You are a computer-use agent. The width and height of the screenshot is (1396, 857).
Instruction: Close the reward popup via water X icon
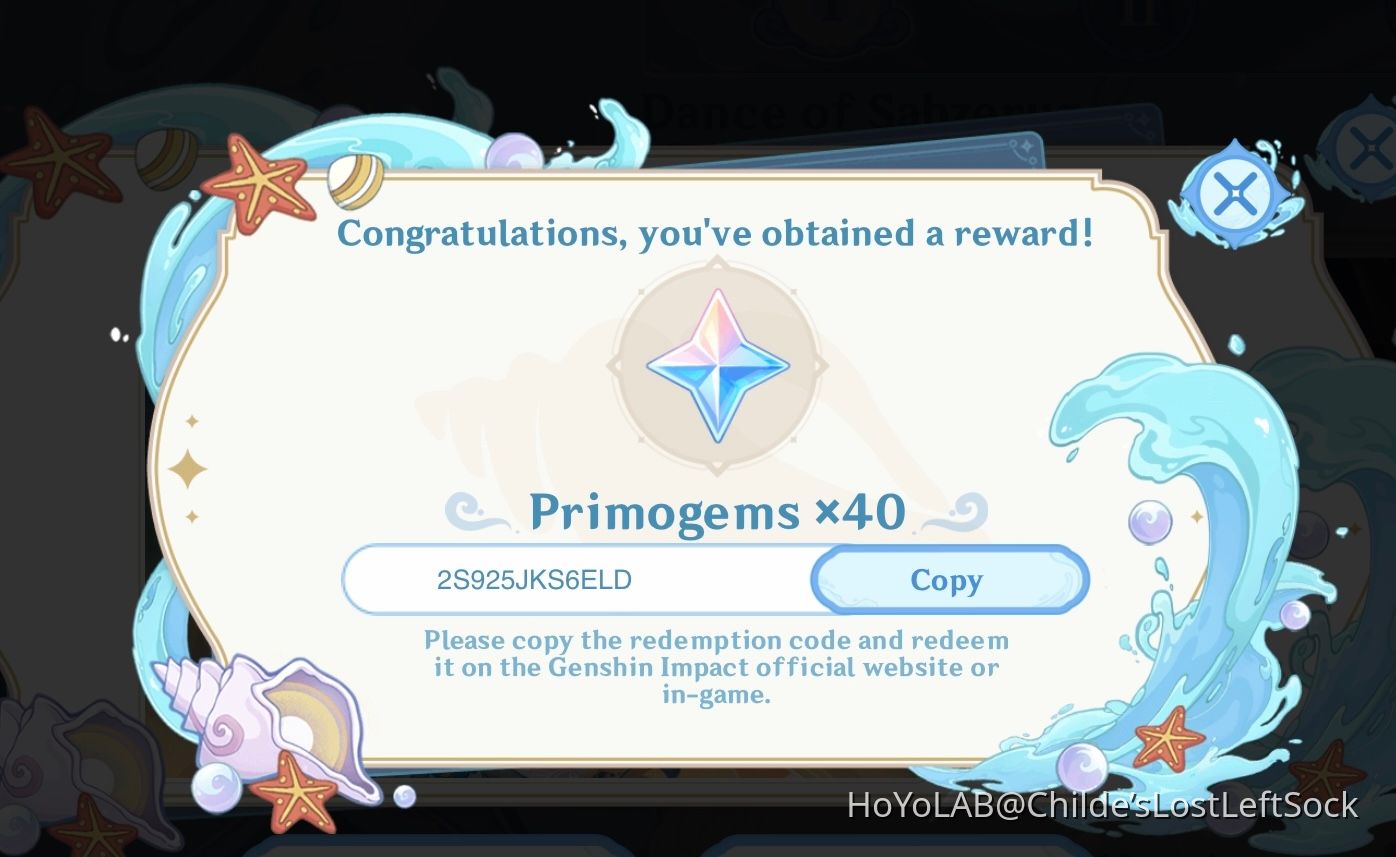(x=1234, y=193)
